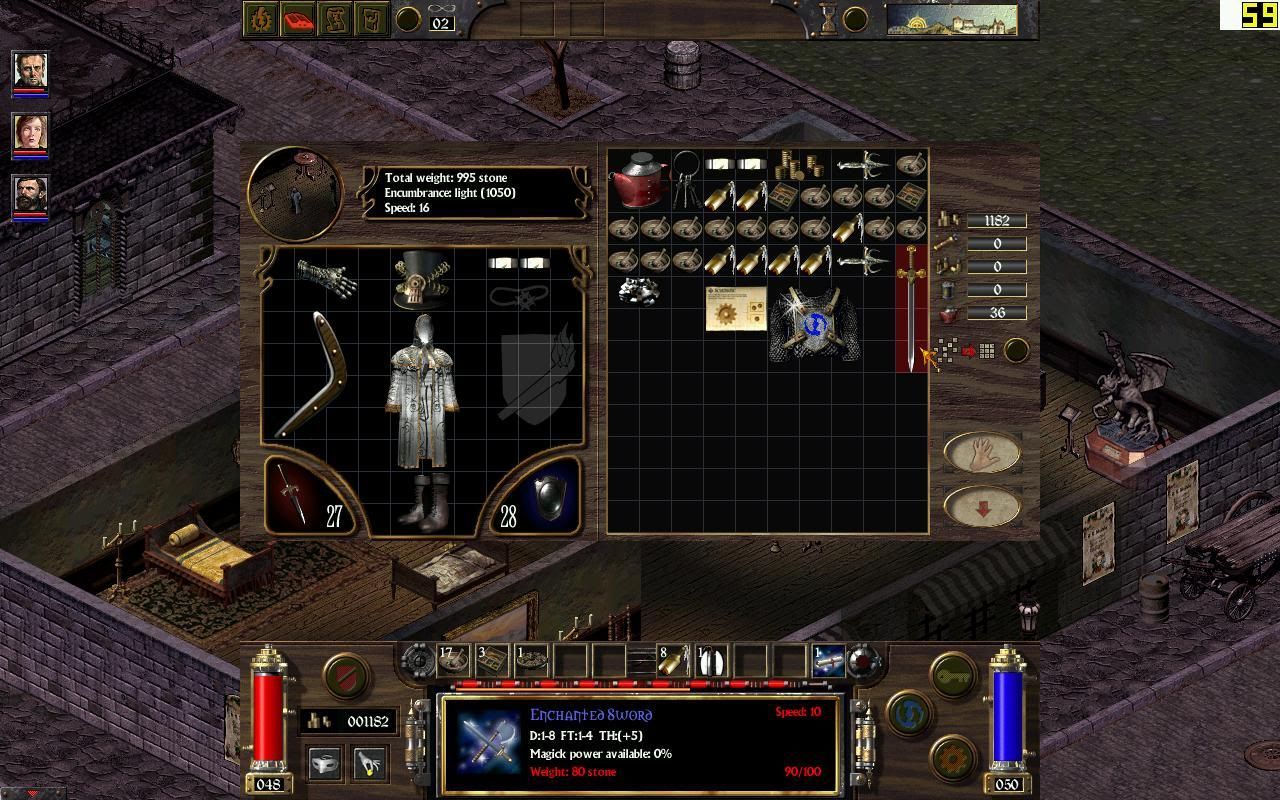The width and height of the screenshot is (1280, 800).
Task: Click the red arrow drop-item button
Action: 981,508
